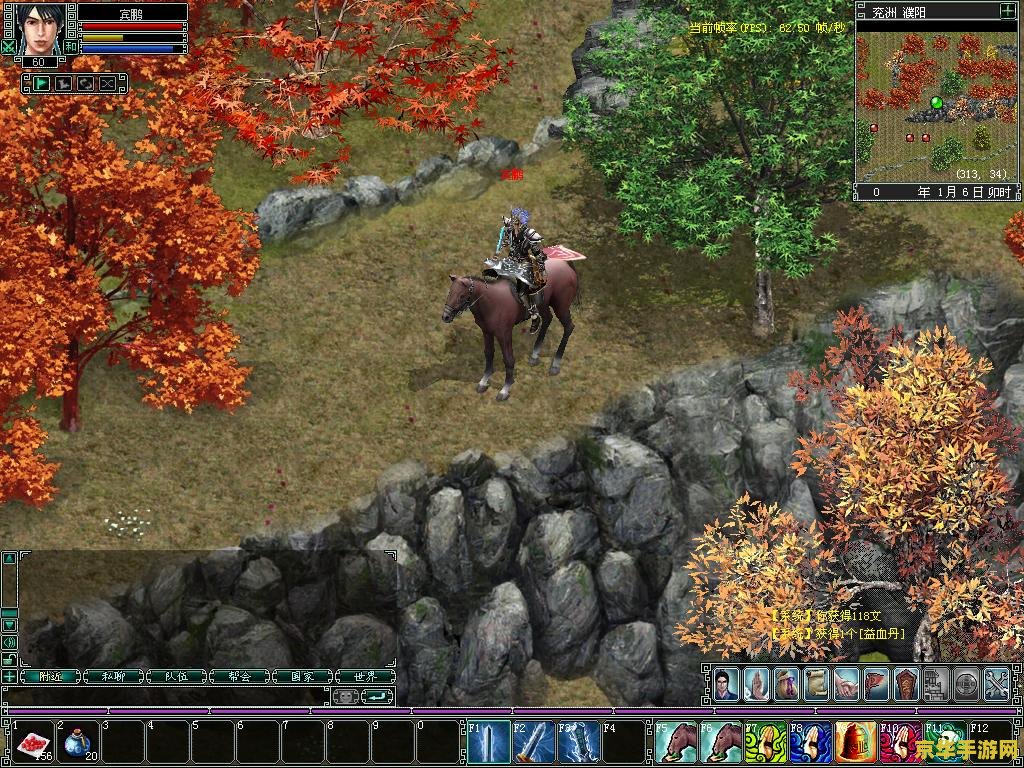
Task: Activate the F1 glowing sword skill
Action: (490, 742)
